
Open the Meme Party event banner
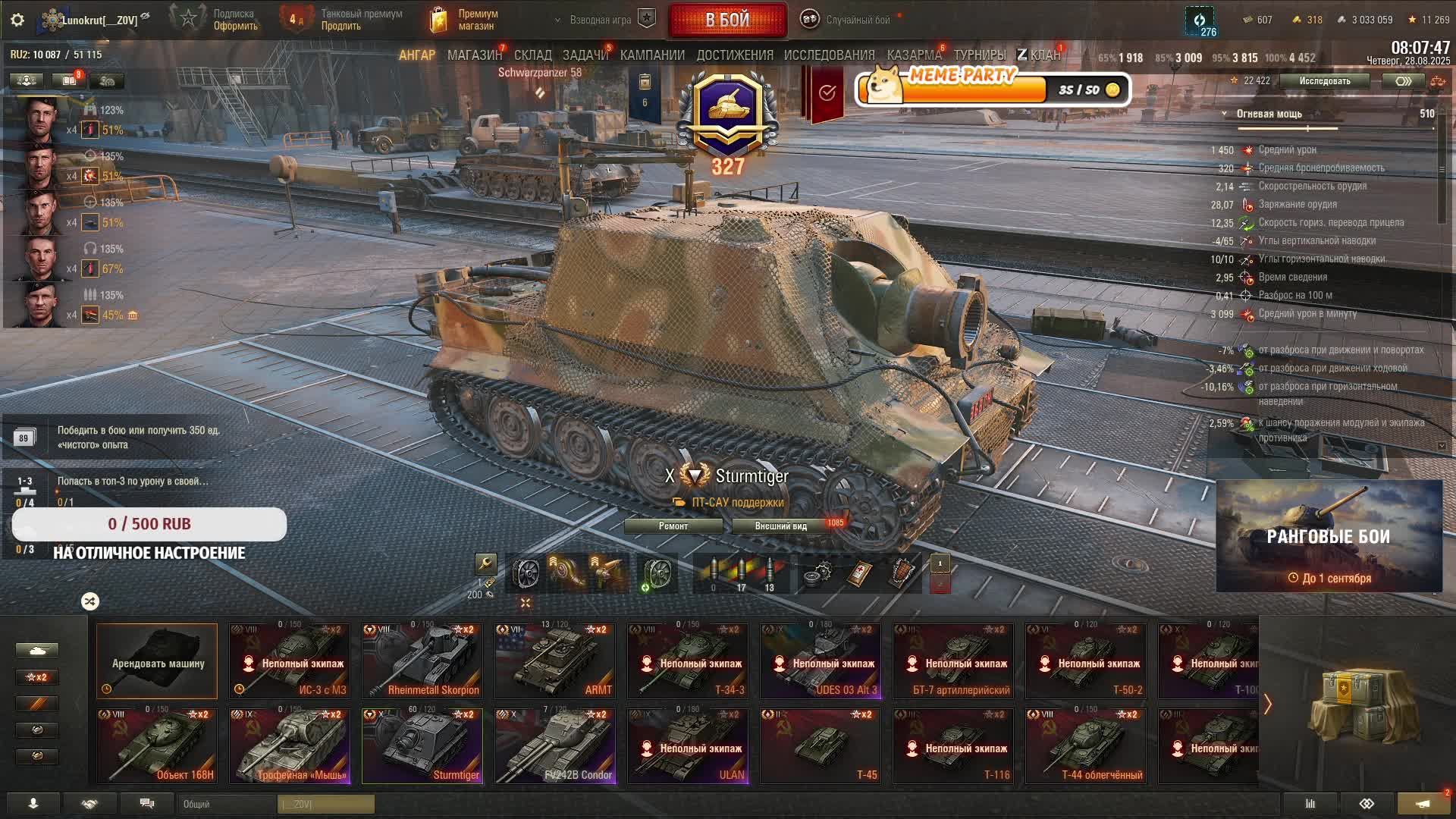coord(993,89)
